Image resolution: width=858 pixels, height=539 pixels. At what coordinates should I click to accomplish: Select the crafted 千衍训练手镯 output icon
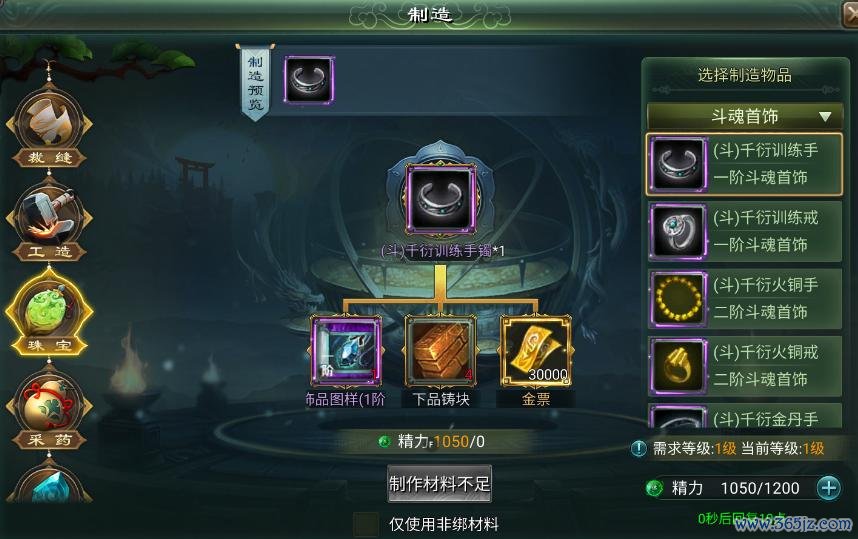(440, 201)
